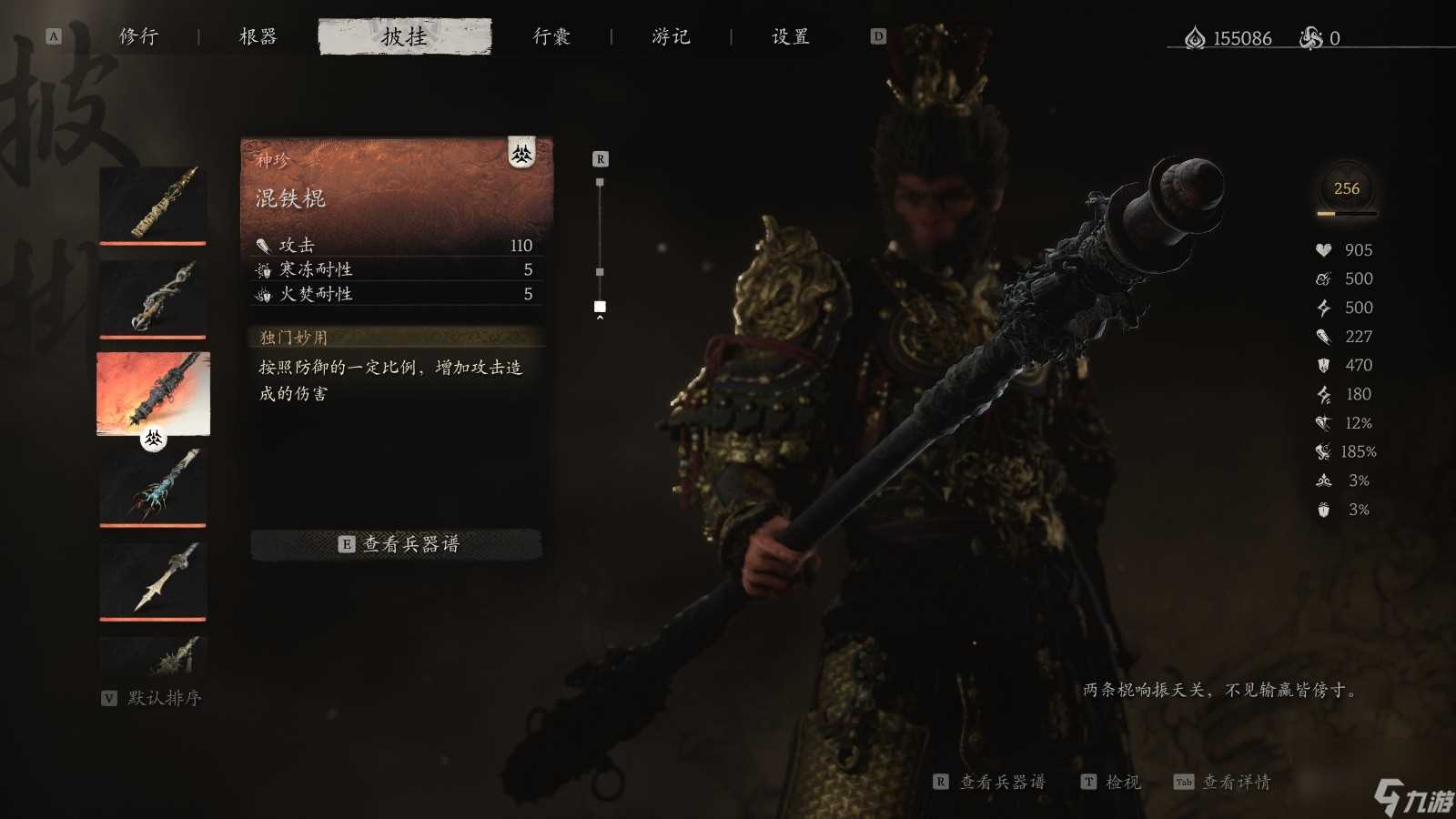Select the equipped 混铁棍 staff slot
1456x819 pixels.
153,393
